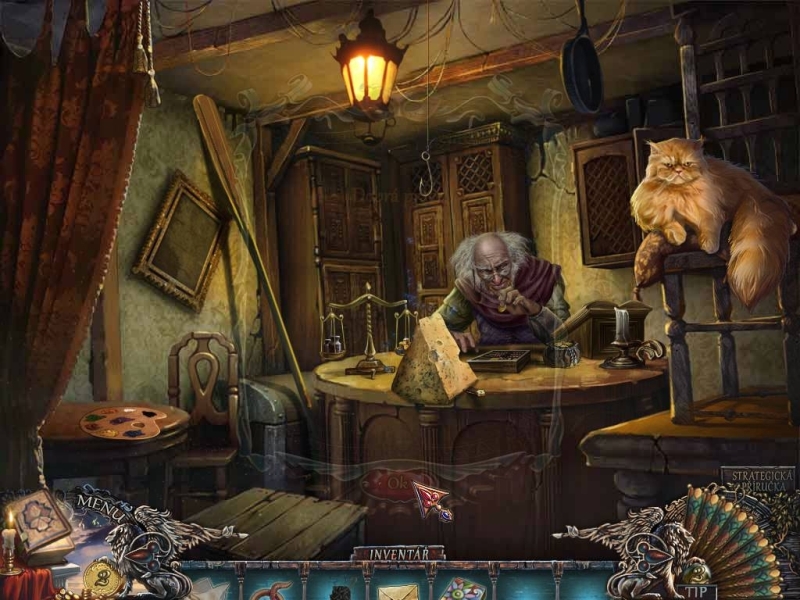800x600 pixels.
Task: Select the colorful mosaic tile inventory item
Action: click(462, 590)
